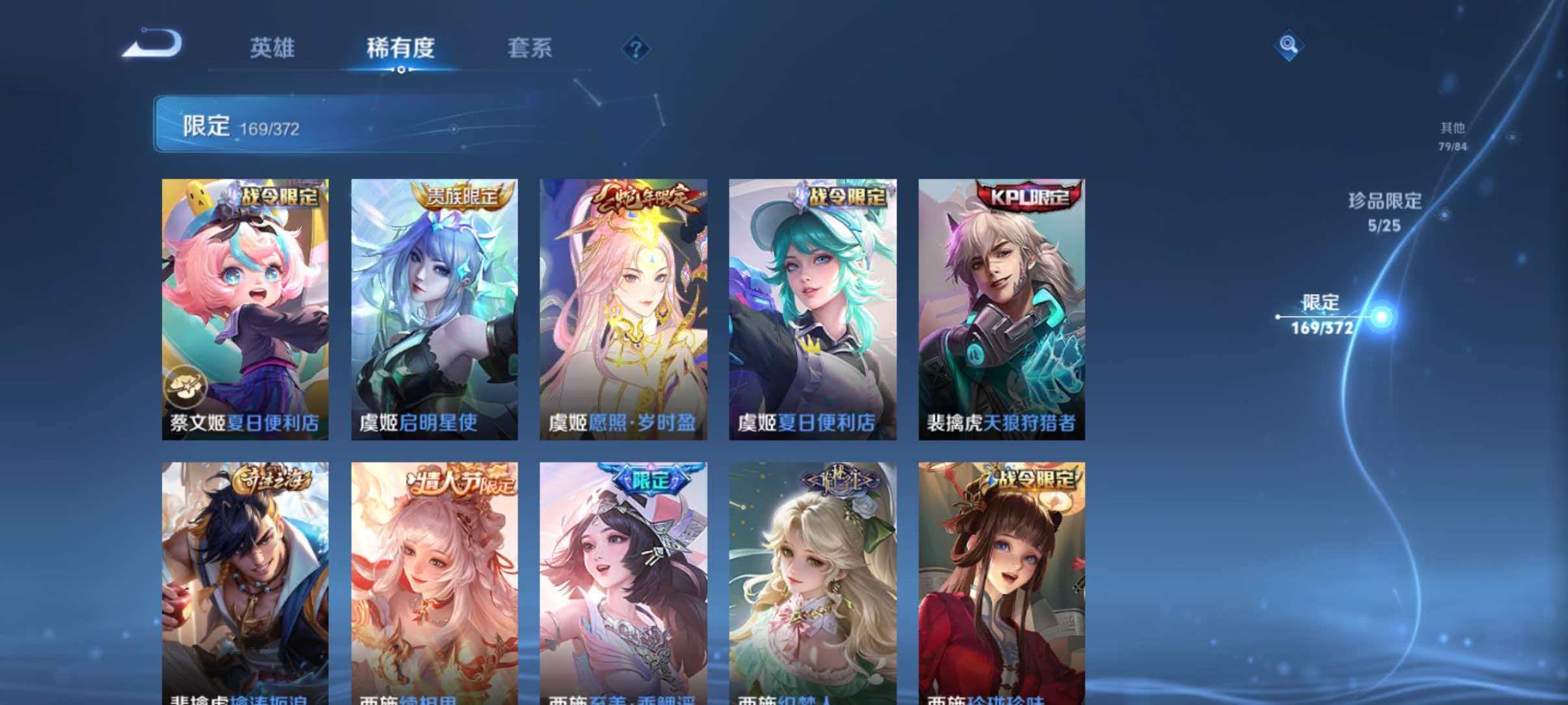Select the 蔡文姬夏日便利店 skin card

click(x=244, y=306)
